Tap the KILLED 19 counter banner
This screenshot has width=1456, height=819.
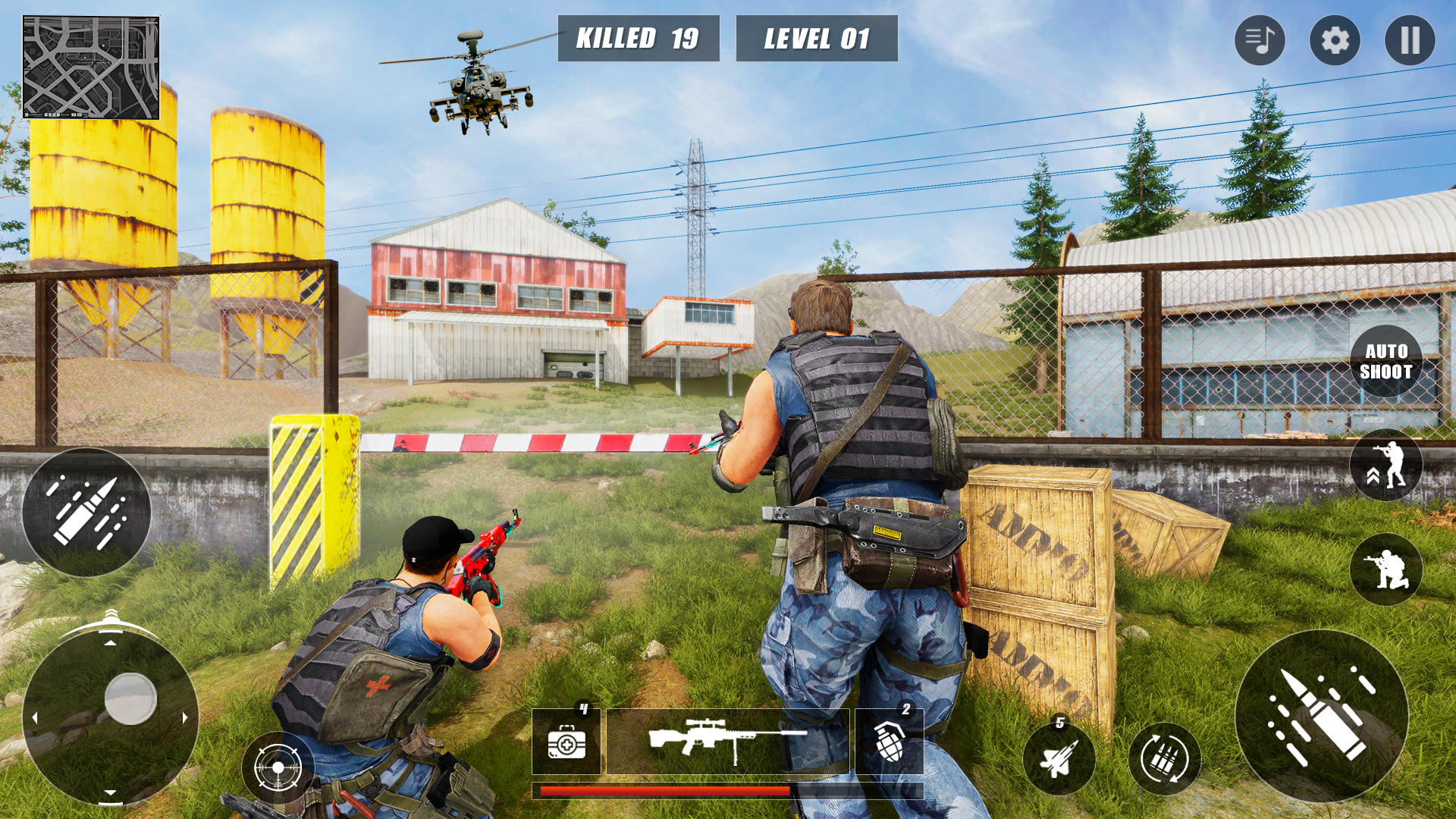point(639,38)
